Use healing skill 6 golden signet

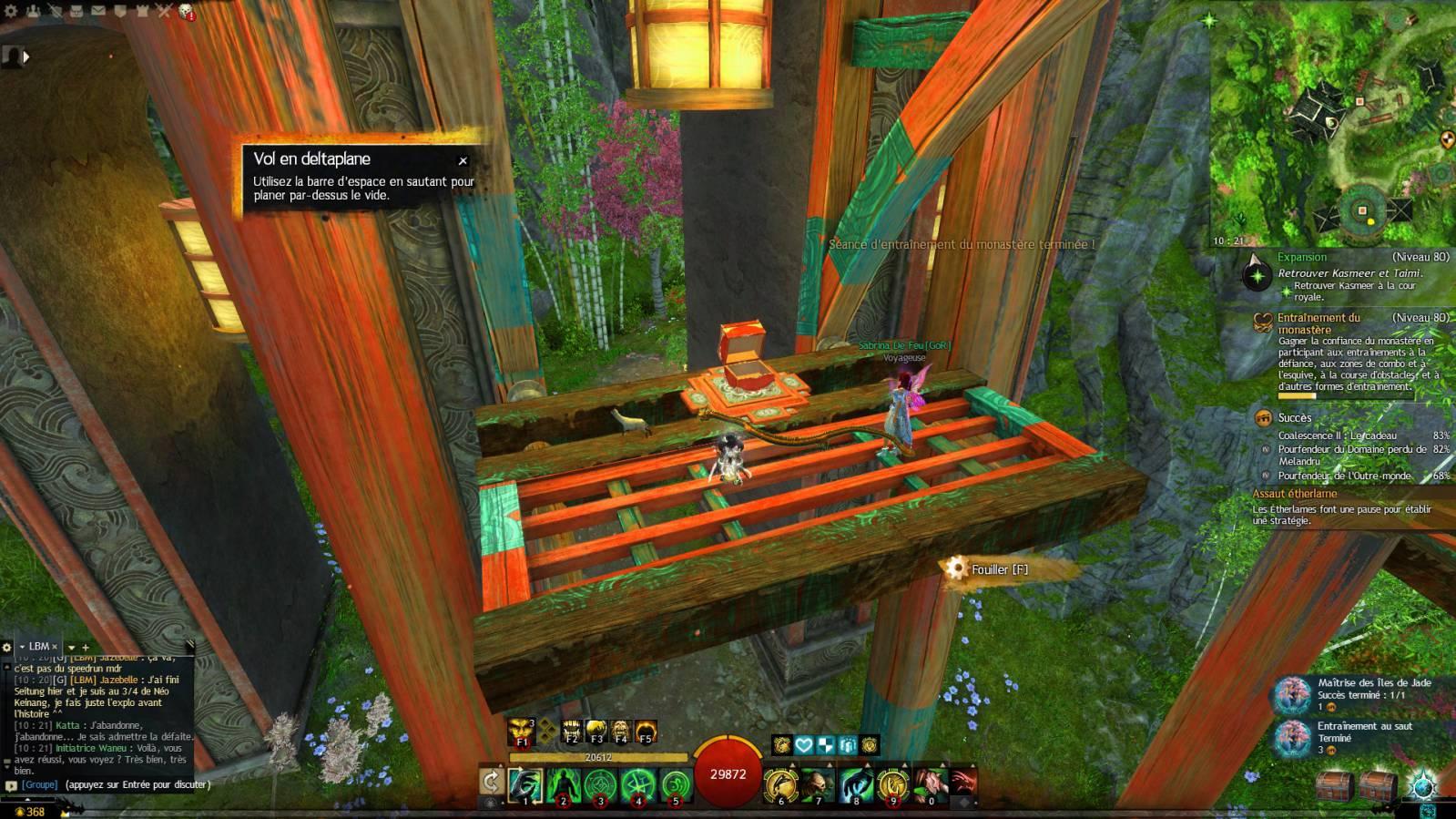780,784
